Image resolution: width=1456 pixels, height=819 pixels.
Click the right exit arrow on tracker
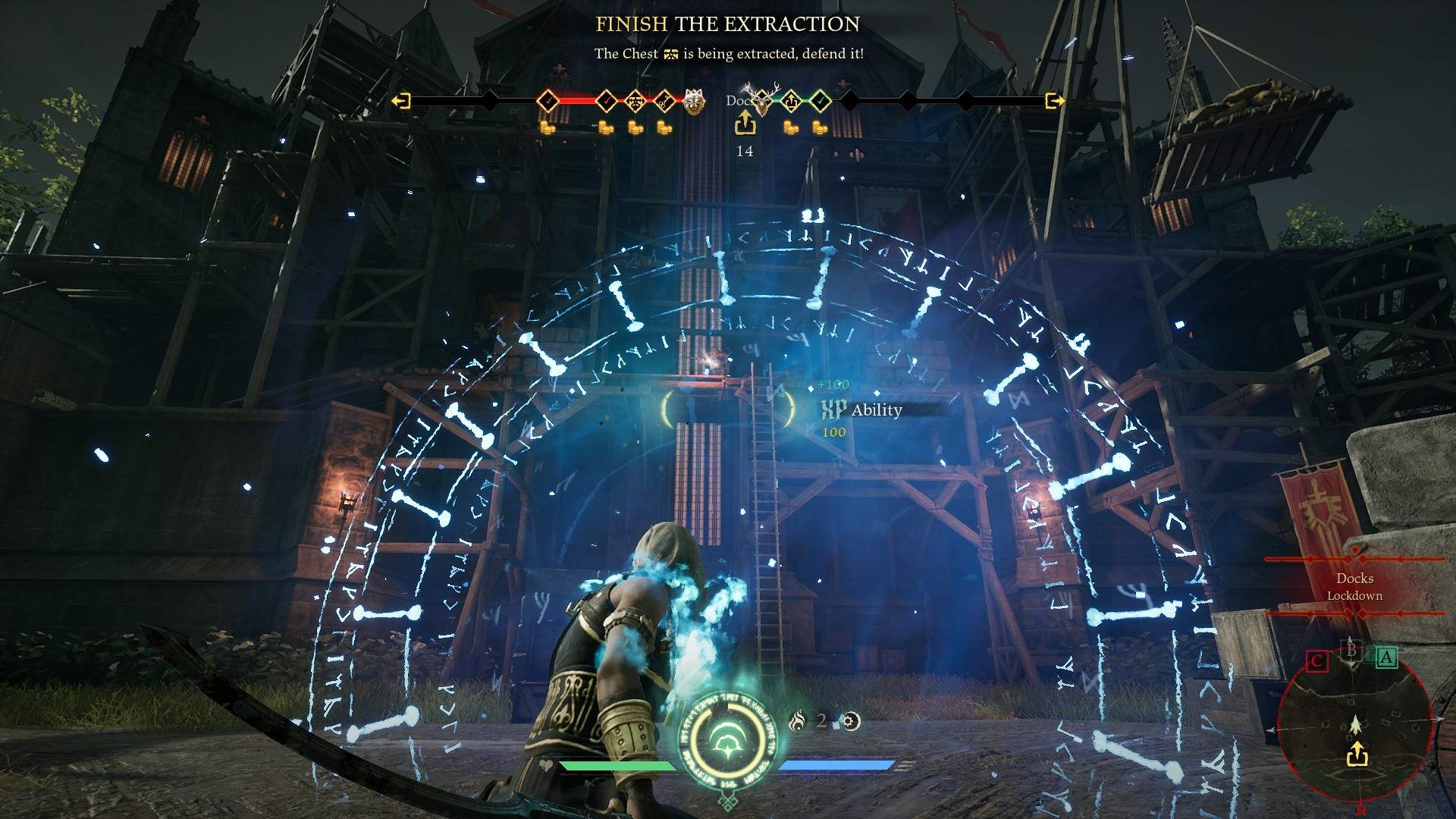tap(1054, 100)
